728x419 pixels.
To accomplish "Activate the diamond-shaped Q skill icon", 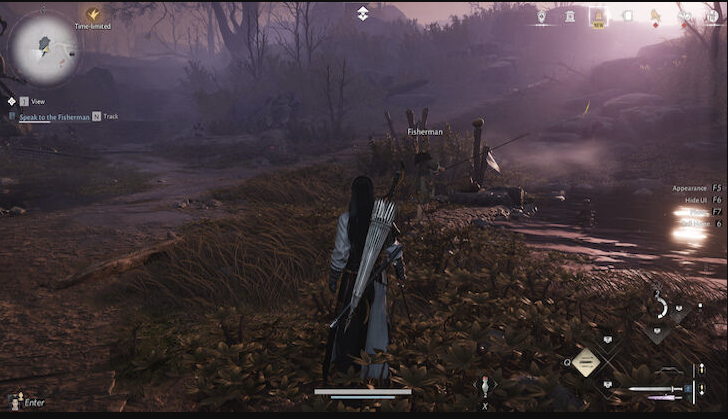I will [586, 362].
